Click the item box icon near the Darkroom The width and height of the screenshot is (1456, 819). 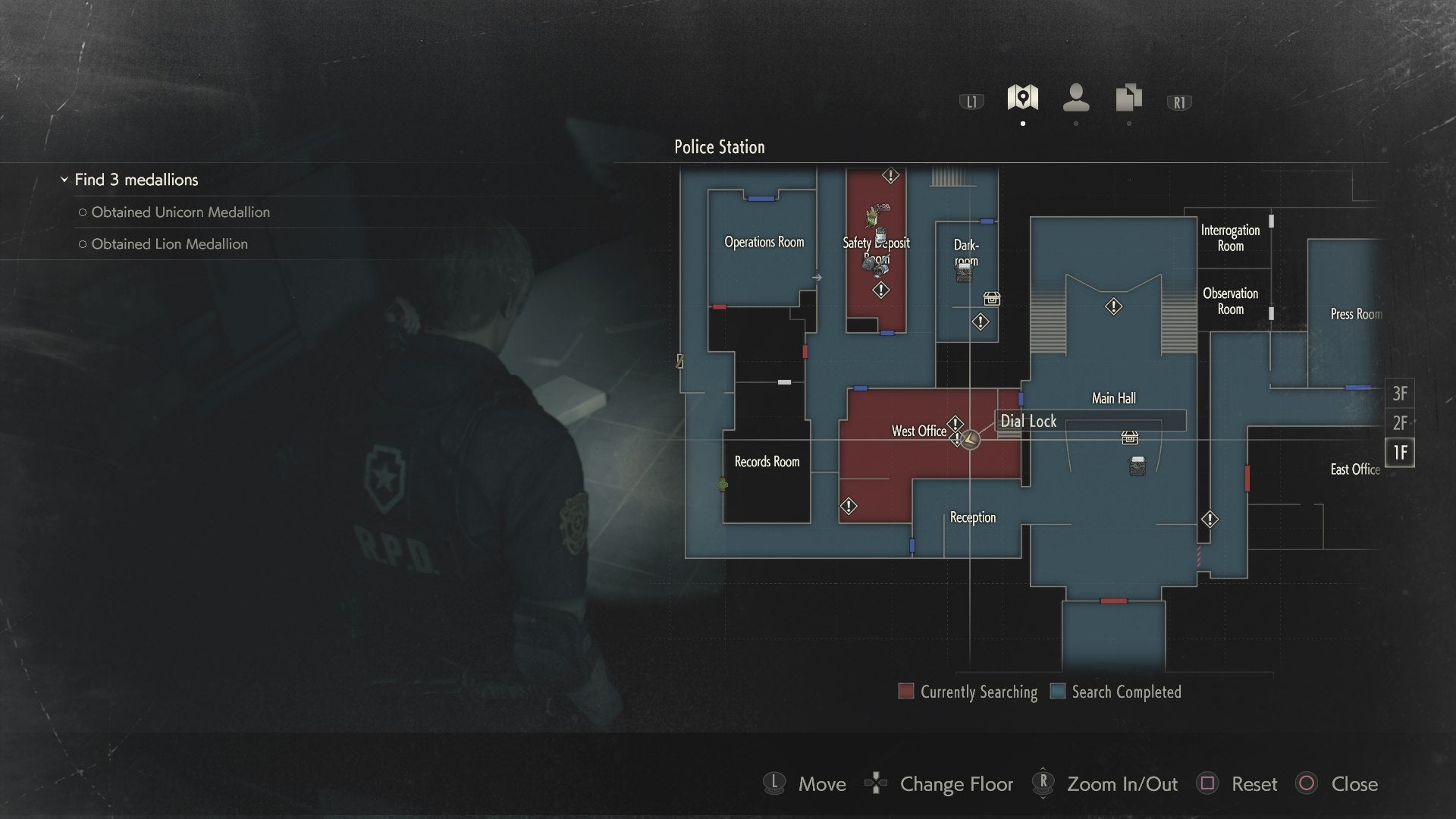tap(992, 300)
